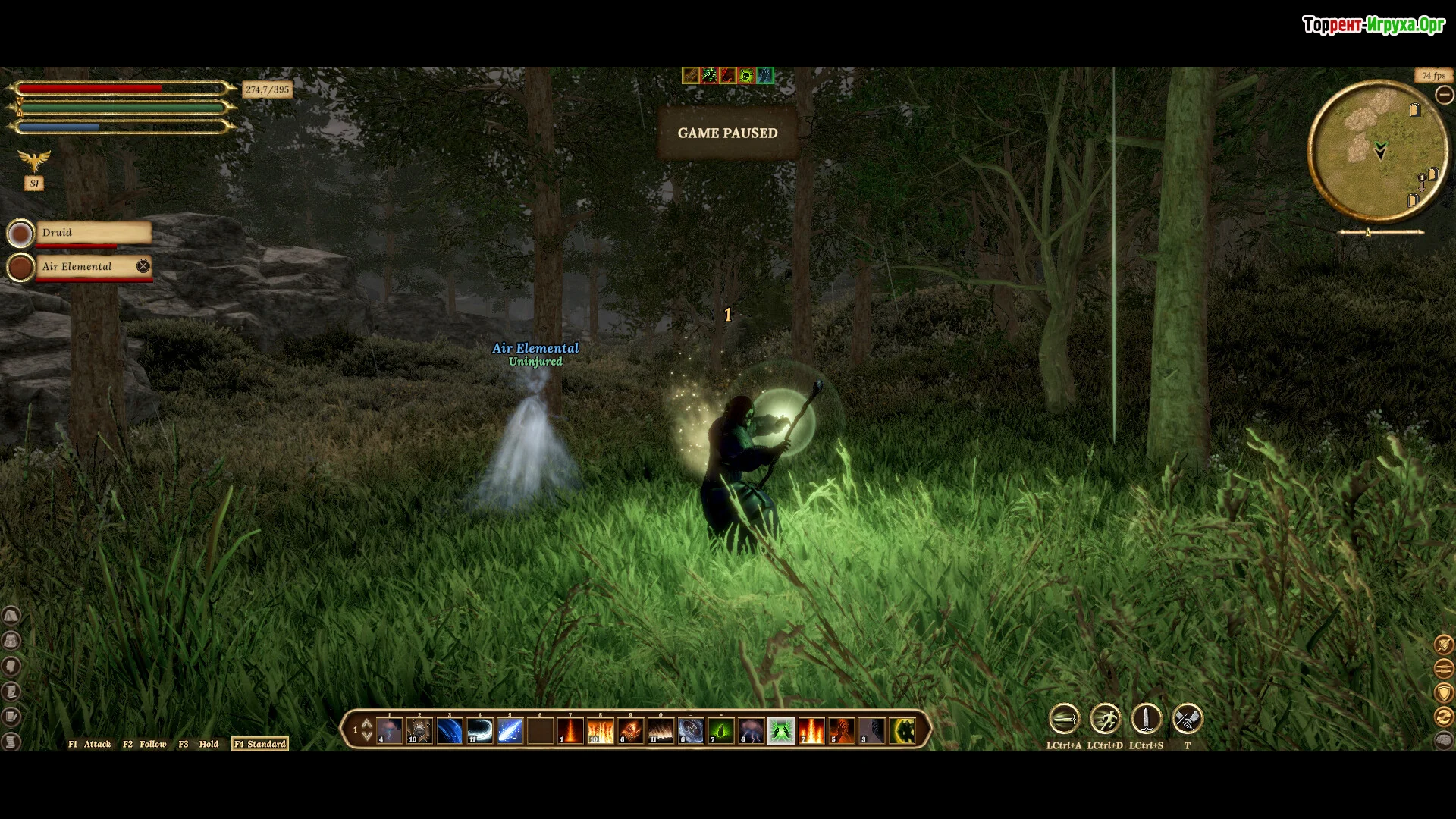The height and width of the screenshot is (819, 1456).
Task: Set companion command to Hold
Action: 199,744
